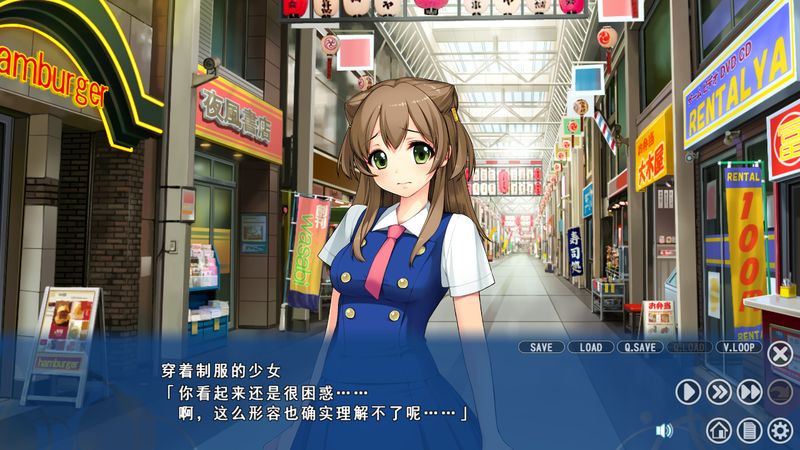800x450 pixels.
Task: Click the Q.SAVE quick save button
Action: tap(641, 347)
